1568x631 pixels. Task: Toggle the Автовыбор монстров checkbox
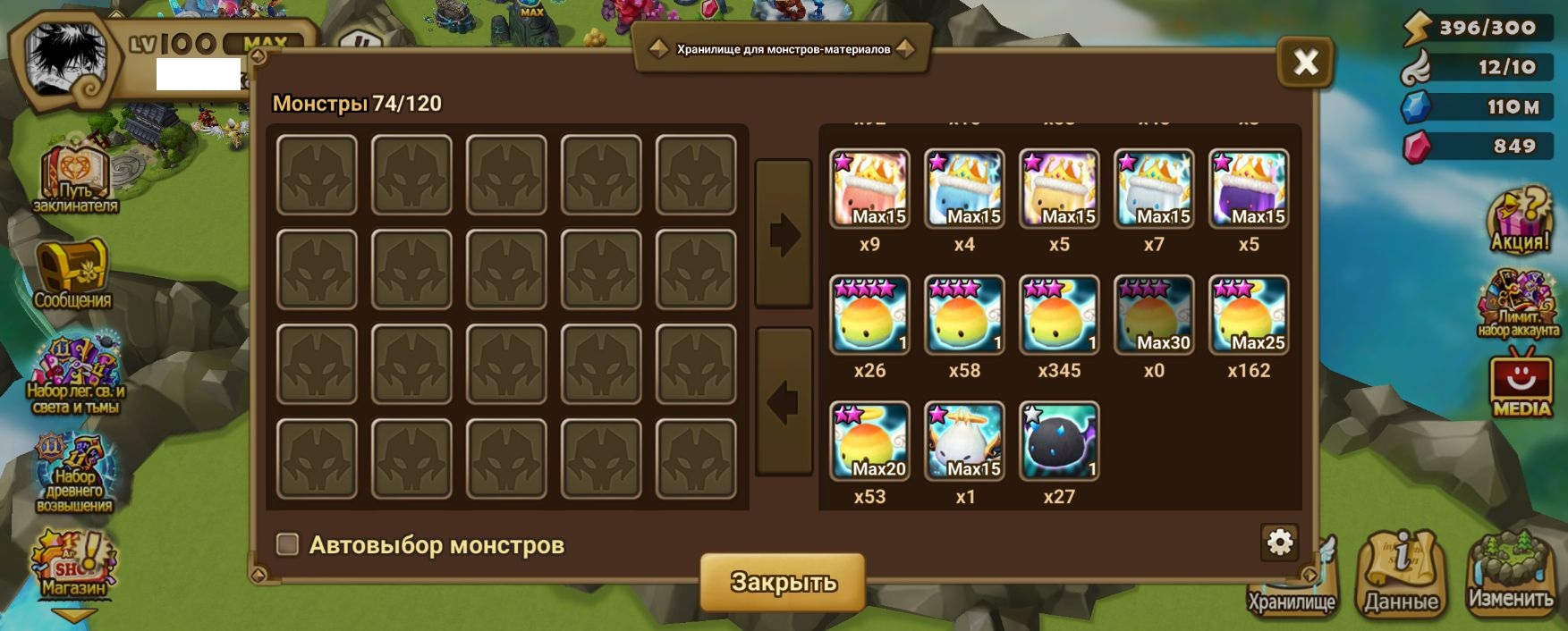point(287,544)
